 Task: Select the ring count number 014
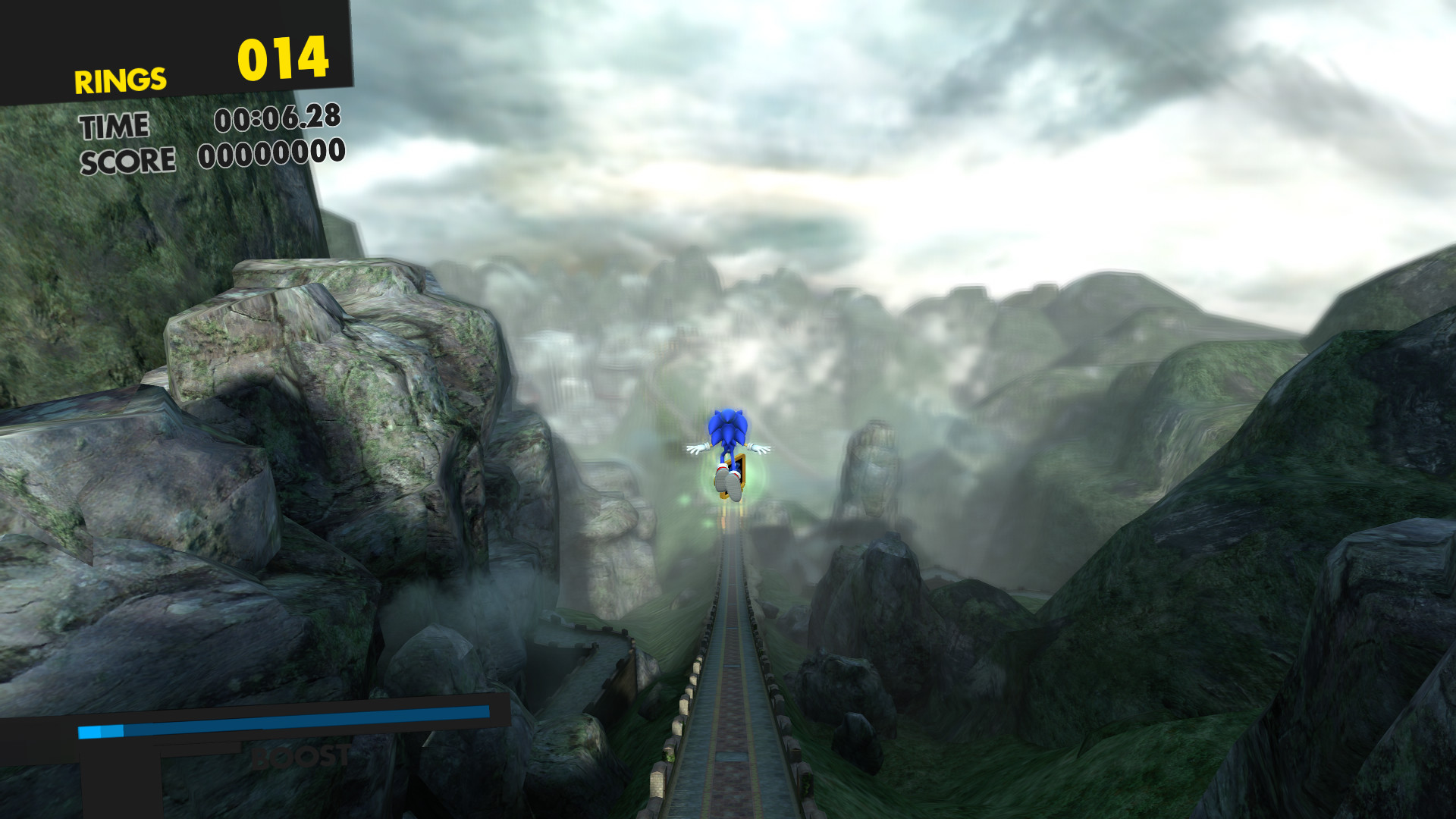pyautogui.click(x=283, y=58)
